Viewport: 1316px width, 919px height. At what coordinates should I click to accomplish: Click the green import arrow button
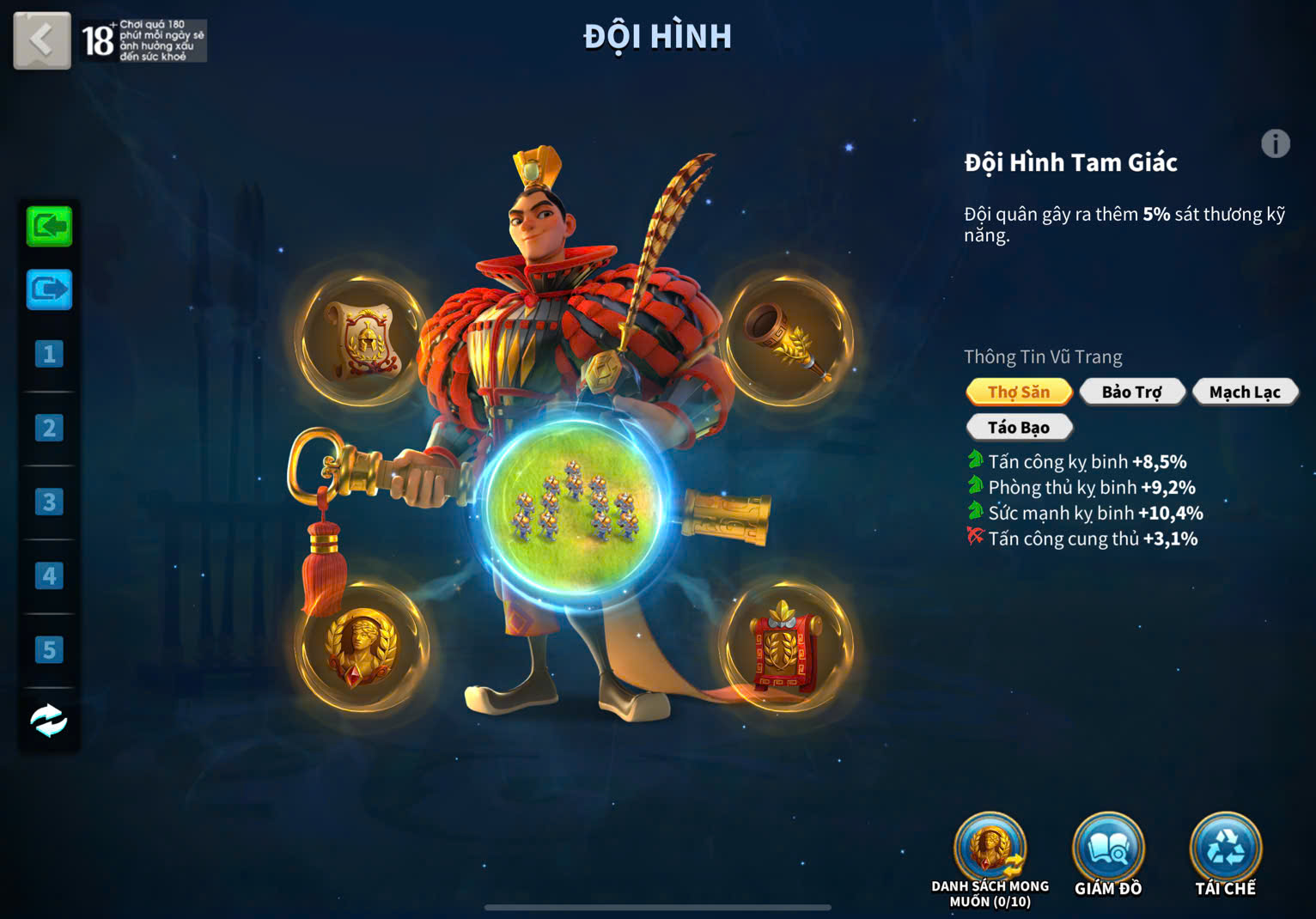[x=49, y=227]
